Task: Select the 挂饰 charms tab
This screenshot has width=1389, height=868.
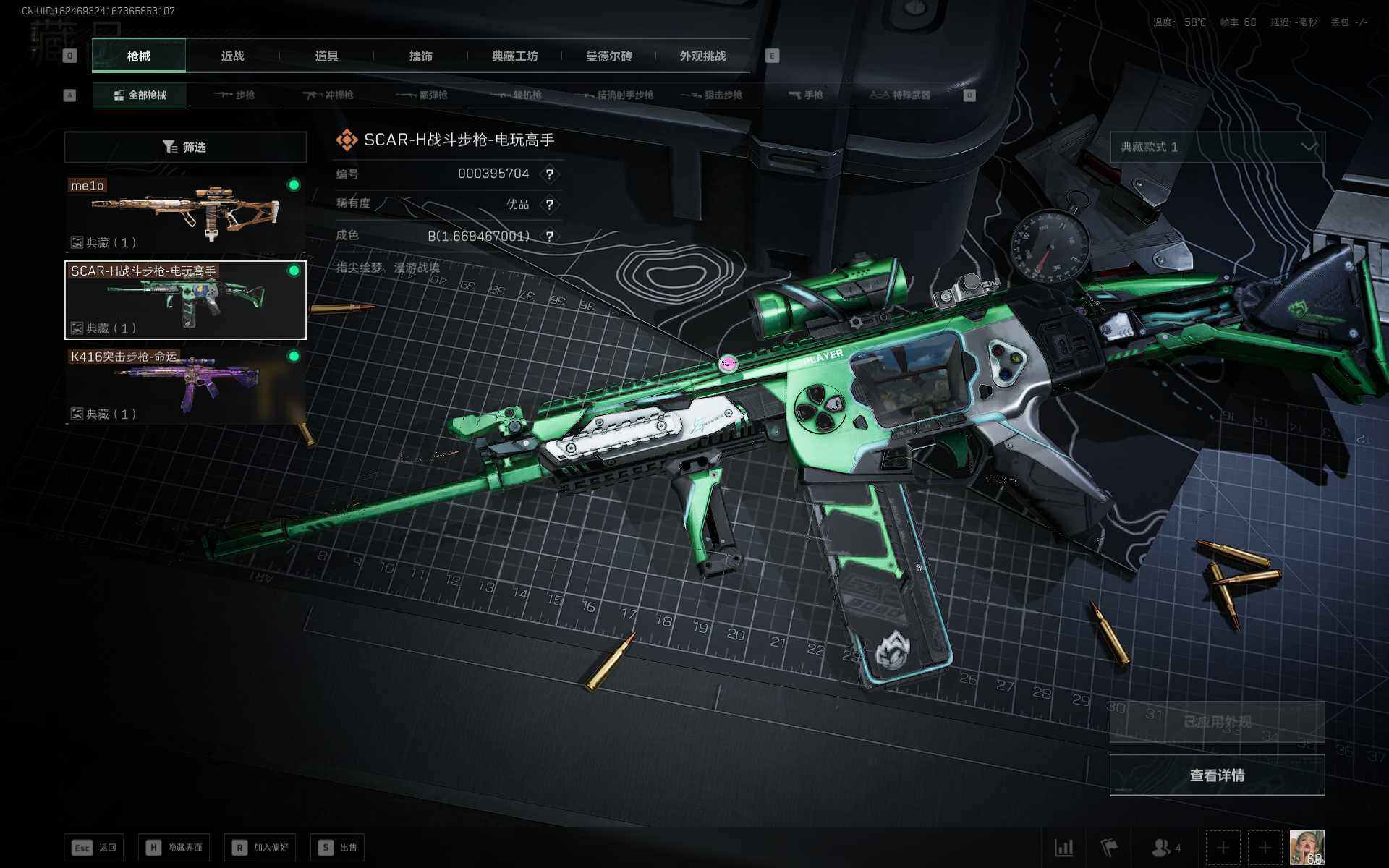Action: point(420,56)
